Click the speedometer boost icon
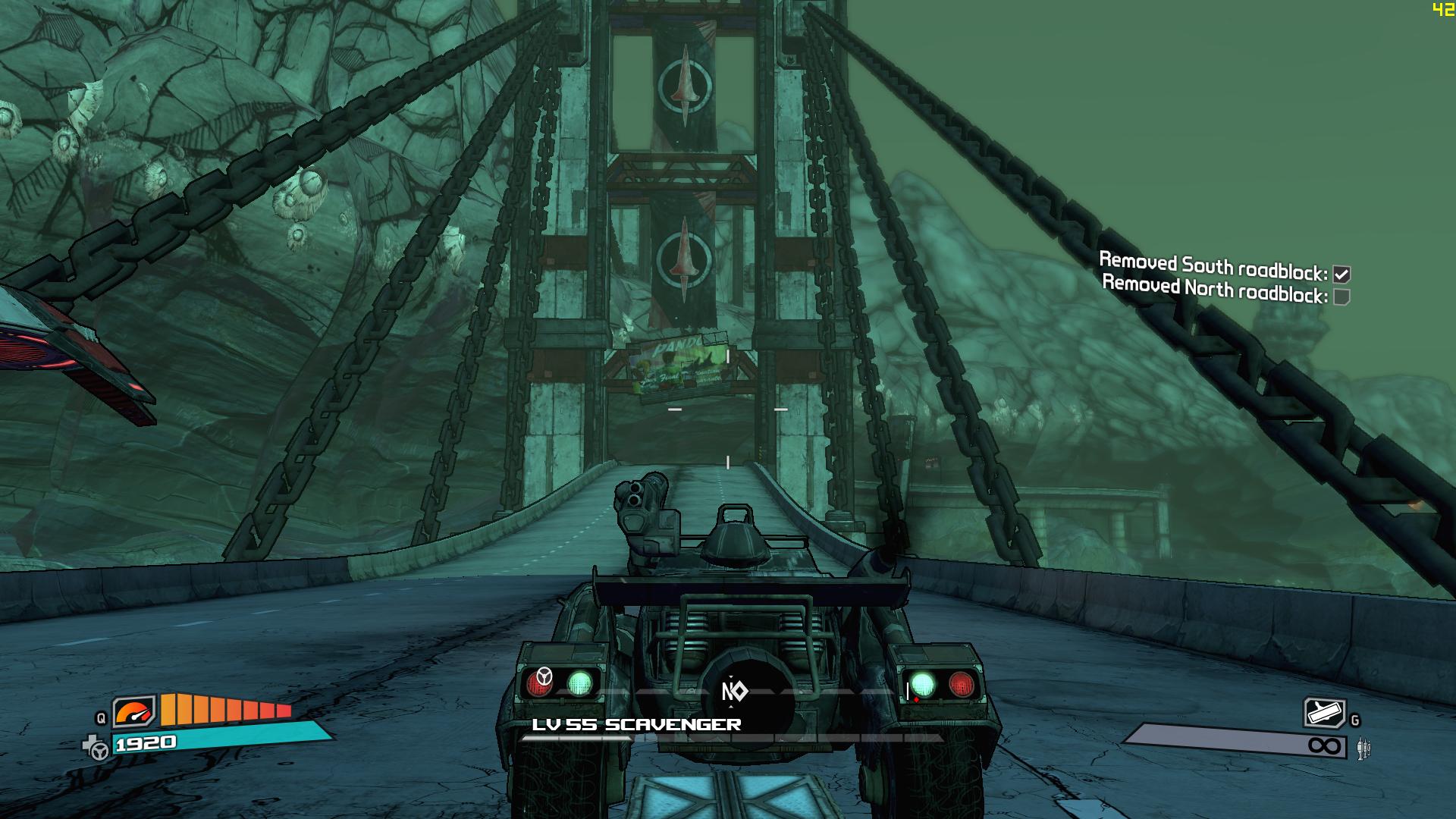Screen dimensions: 1456x819 [134, 712]
